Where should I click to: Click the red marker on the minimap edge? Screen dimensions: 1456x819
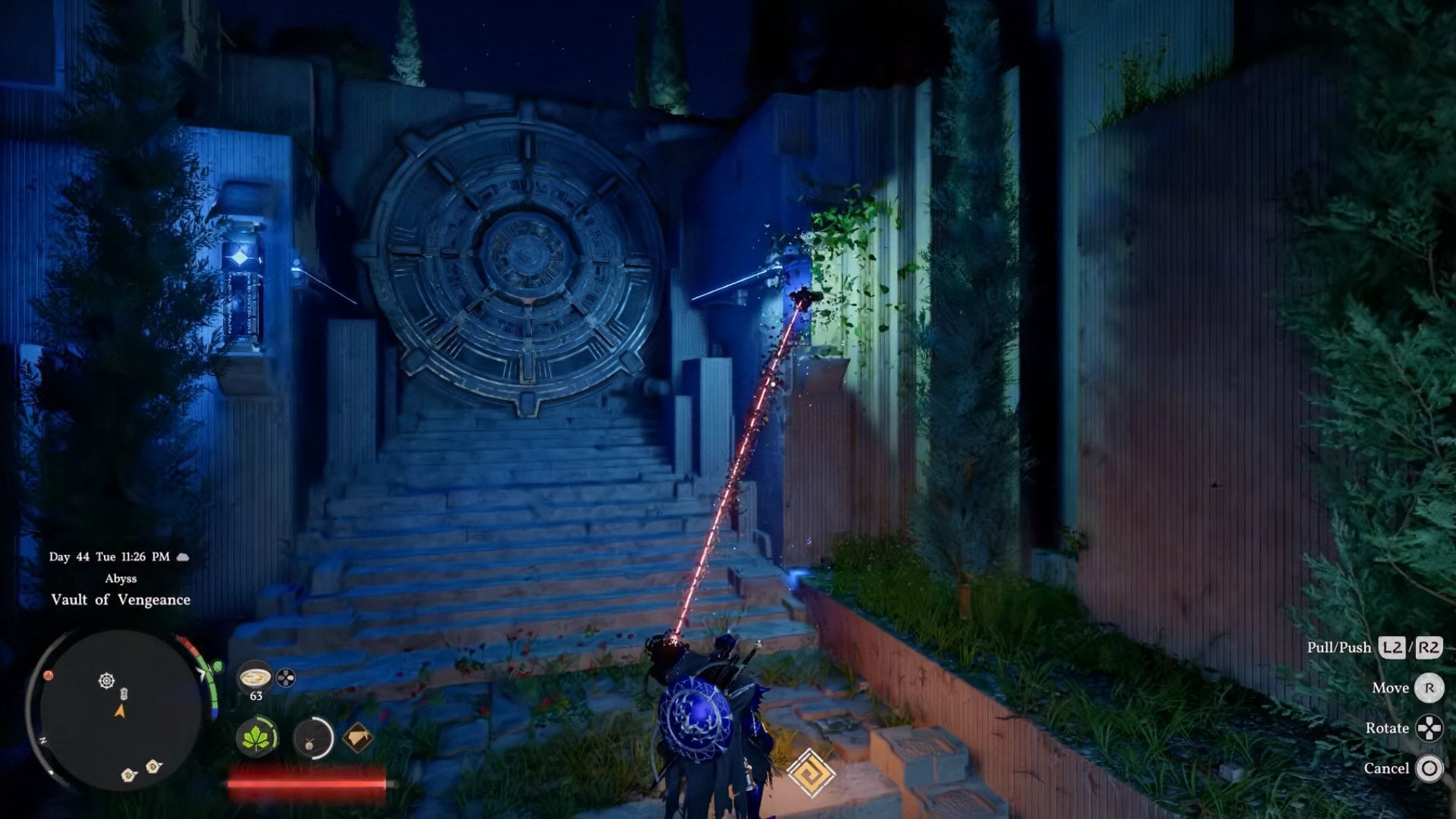[49, 674]
